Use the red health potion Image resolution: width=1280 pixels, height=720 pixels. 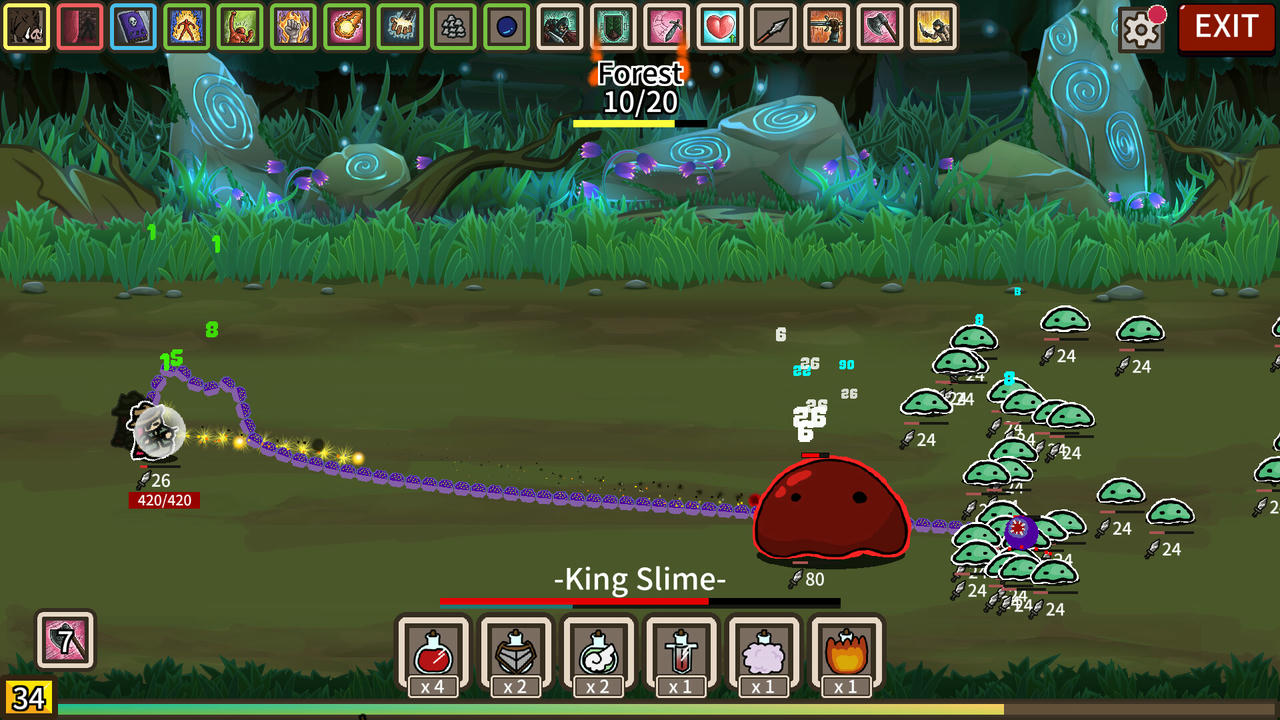(x=432, y=652)
